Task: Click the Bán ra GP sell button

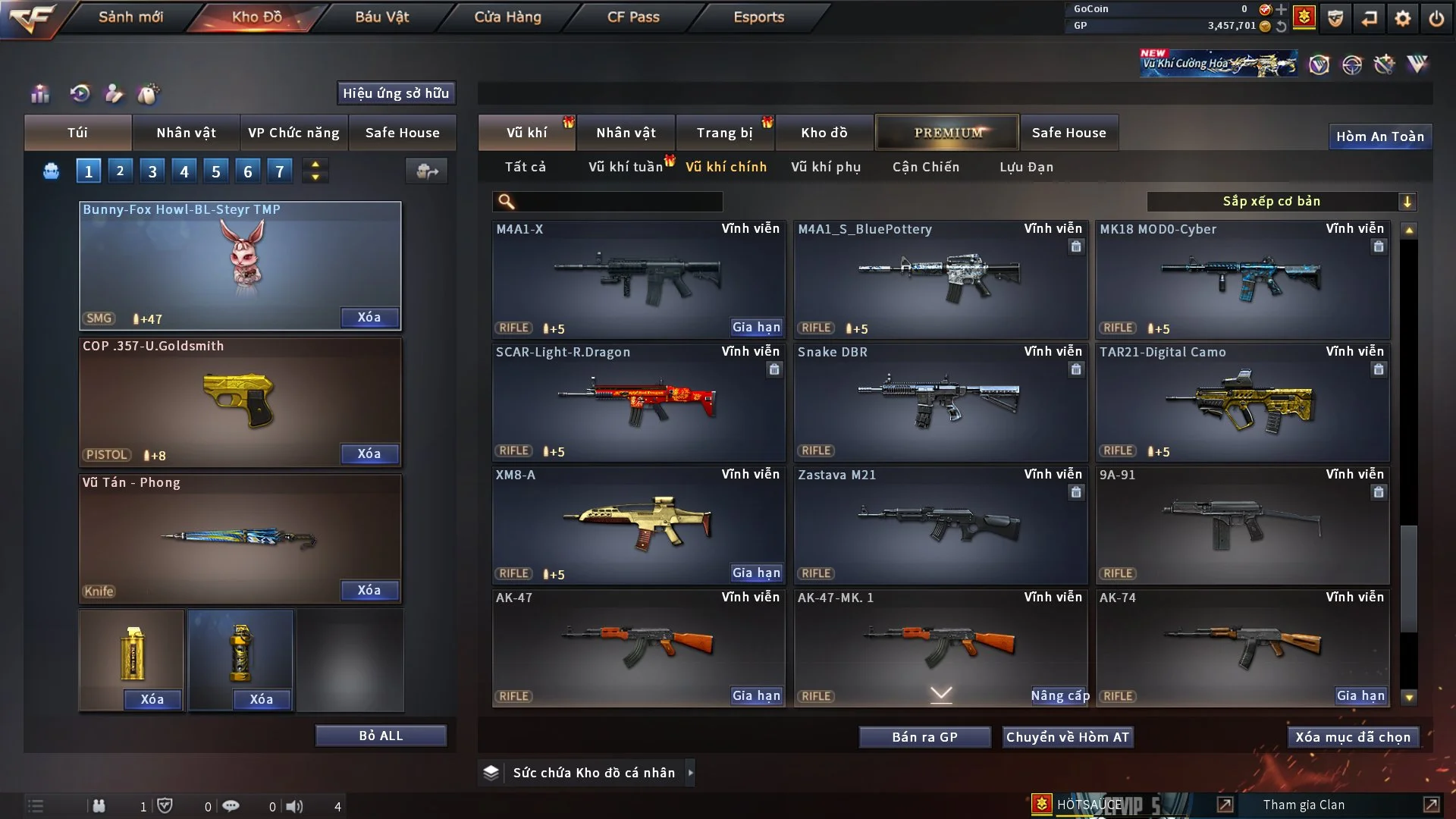Action: [x=924, y=737]
